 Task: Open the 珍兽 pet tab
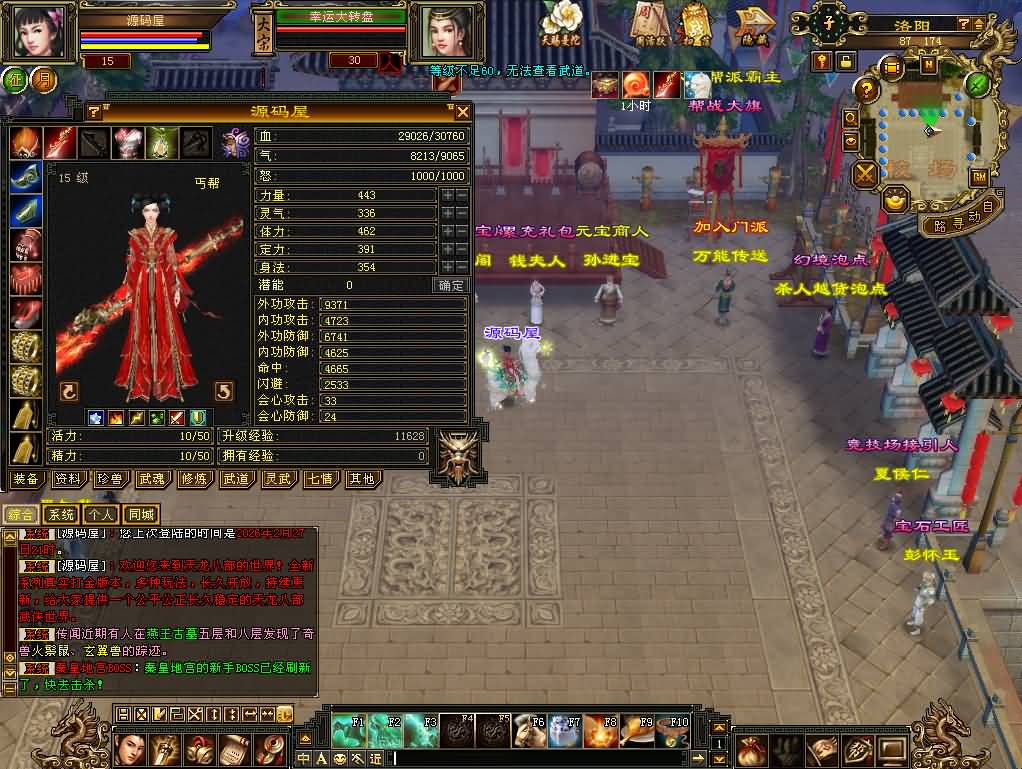tap(110, 479)
